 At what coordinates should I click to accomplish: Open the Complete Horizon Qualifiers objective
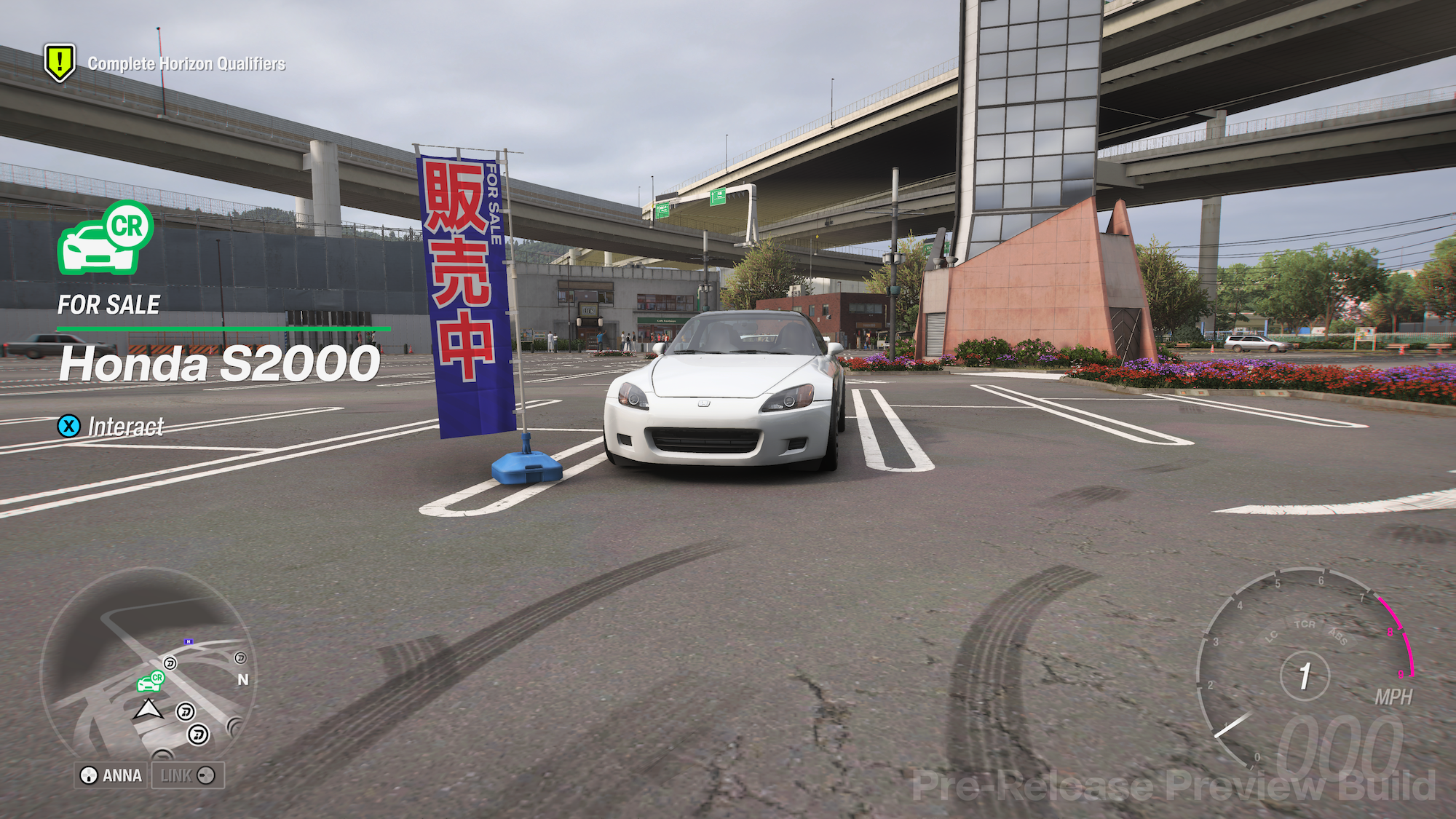point(186,63)
